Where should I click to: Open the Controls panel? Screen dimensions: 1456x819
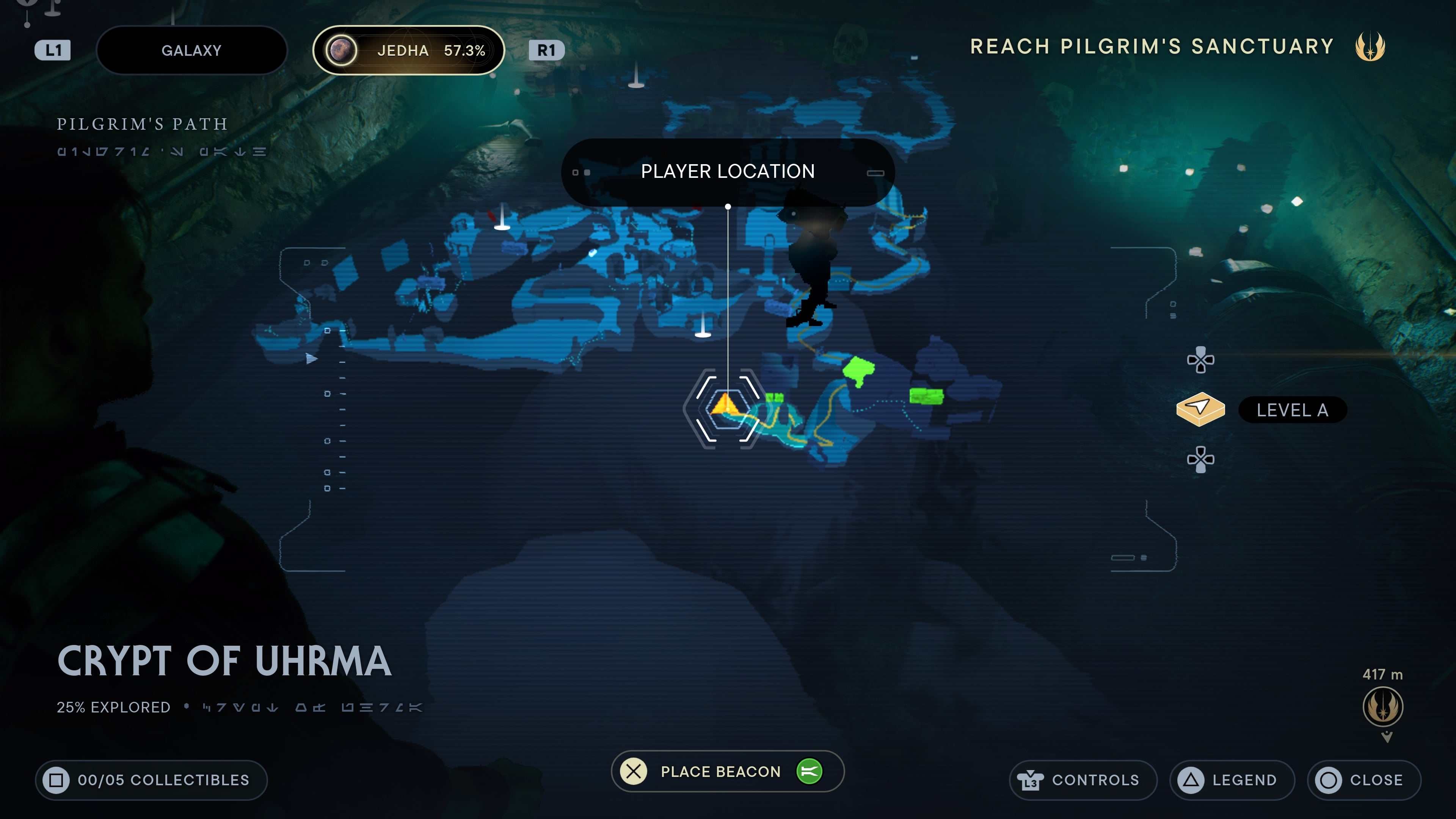1082,780
